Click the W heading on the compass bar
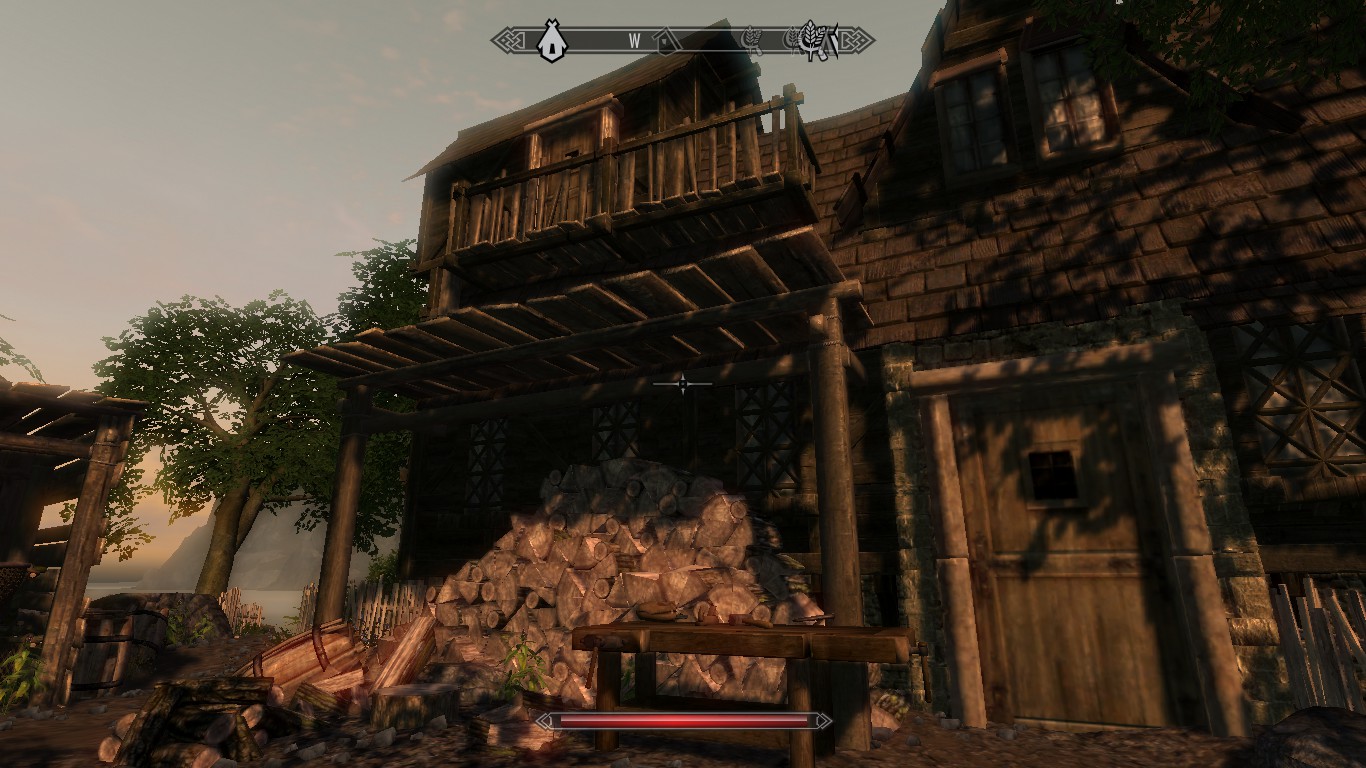This screenshot has height=768, width=1366. 634,41
